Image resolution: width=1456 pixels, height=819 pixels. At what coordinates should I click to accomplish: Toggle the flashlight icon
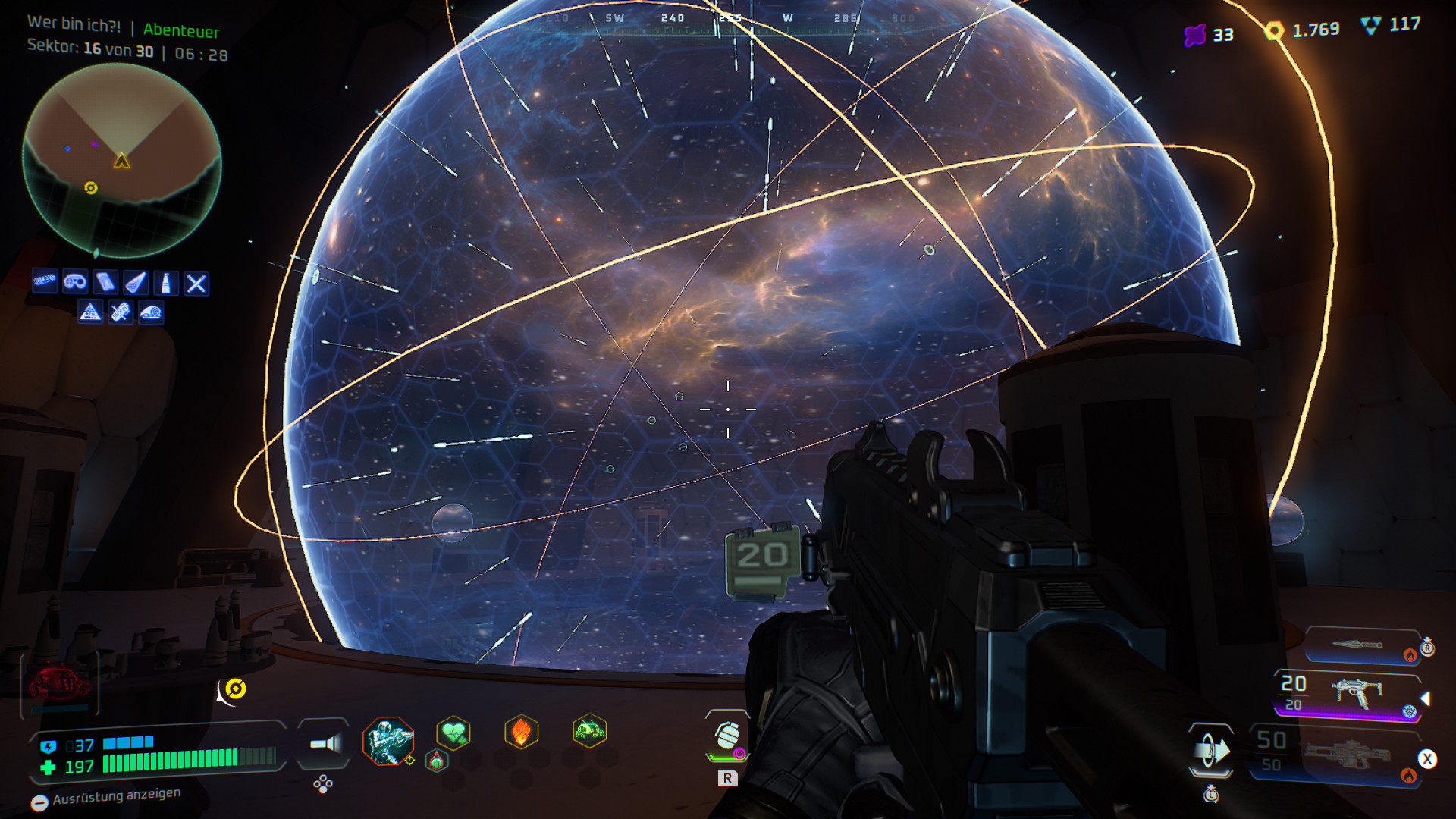click(325, 743)
